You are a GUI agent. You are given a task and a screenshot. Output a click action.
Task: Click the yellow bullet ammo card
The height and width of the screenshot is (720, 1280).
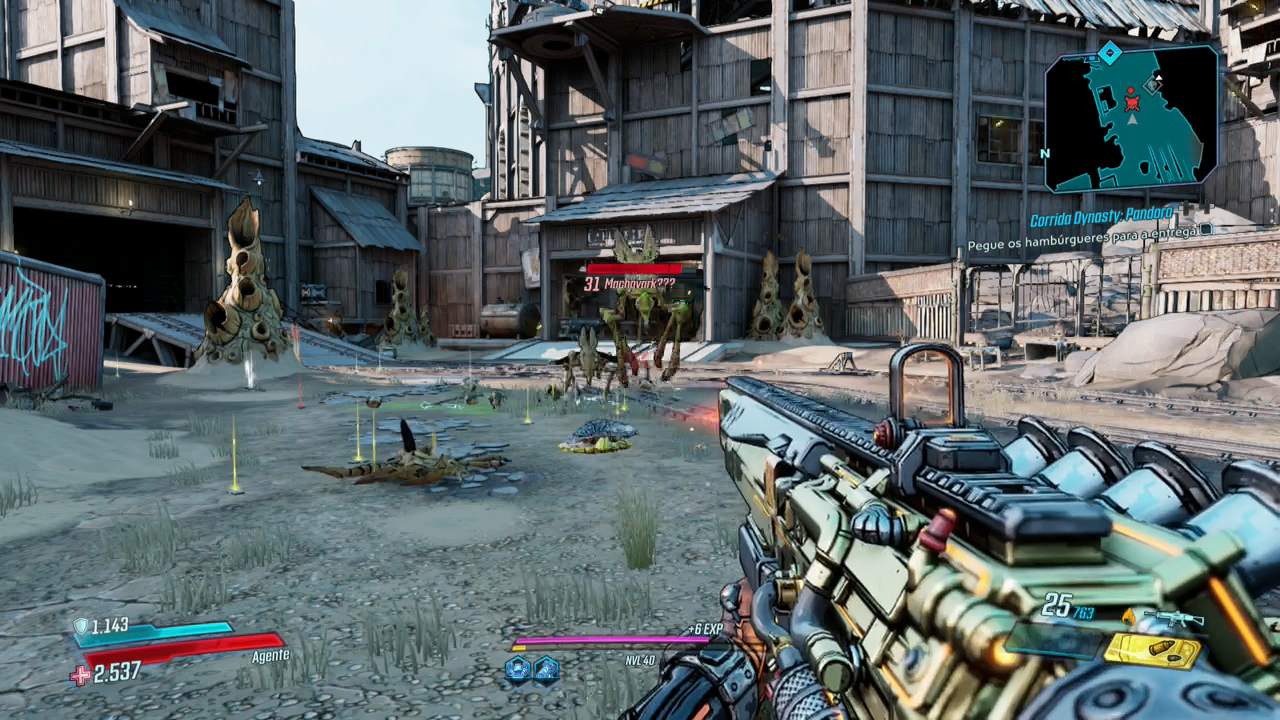[x=1152, y=650]
